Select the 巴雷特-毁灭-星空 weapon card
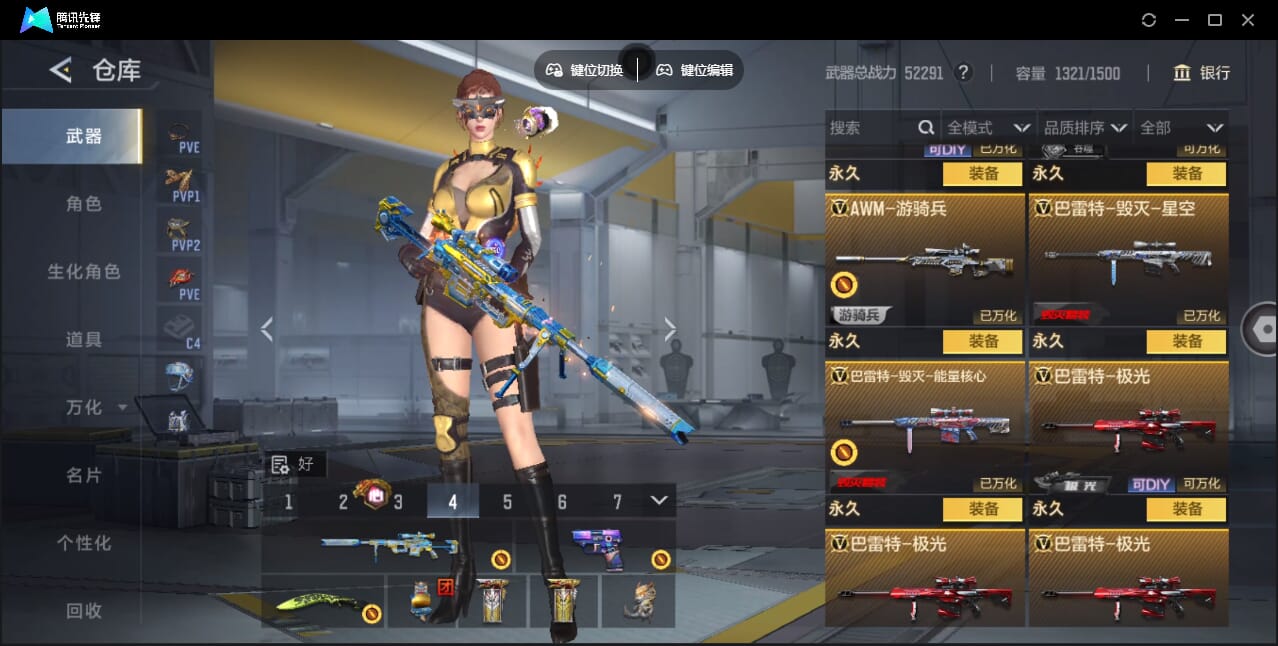This screenshot has height=646, width=1278. (1128, 260)
